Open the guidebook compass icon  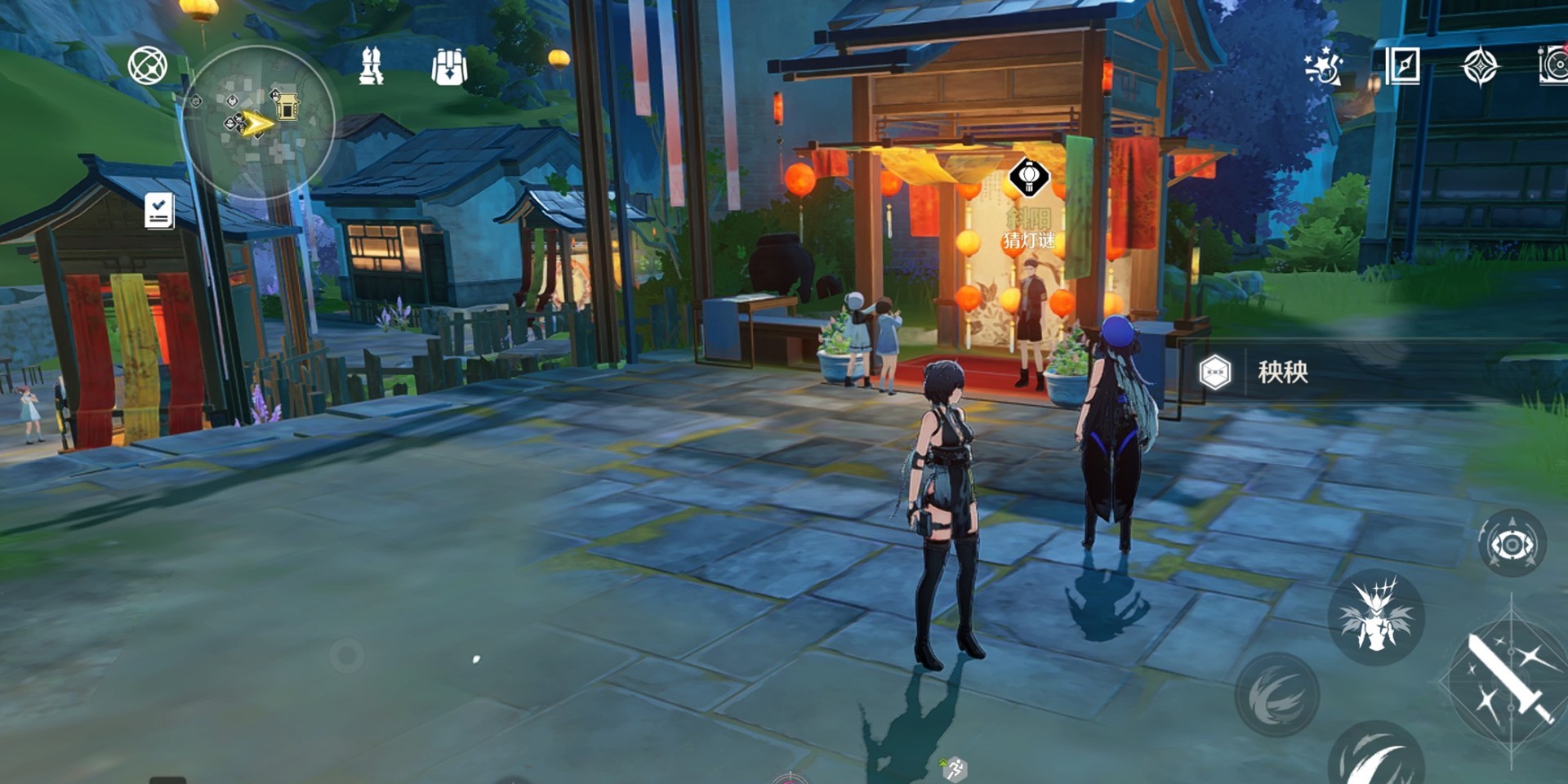(1403, 66)
